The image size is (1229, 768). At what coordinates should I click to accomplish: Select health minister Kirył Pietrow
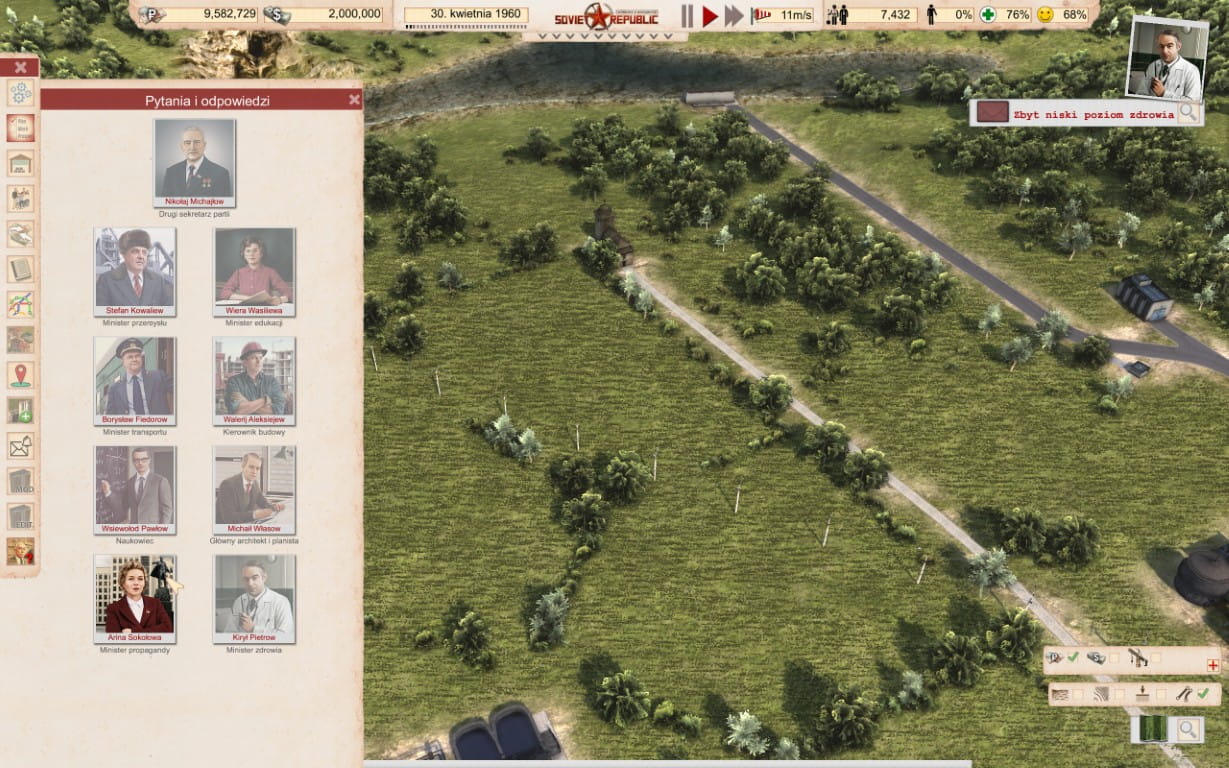tap(254, 598)
